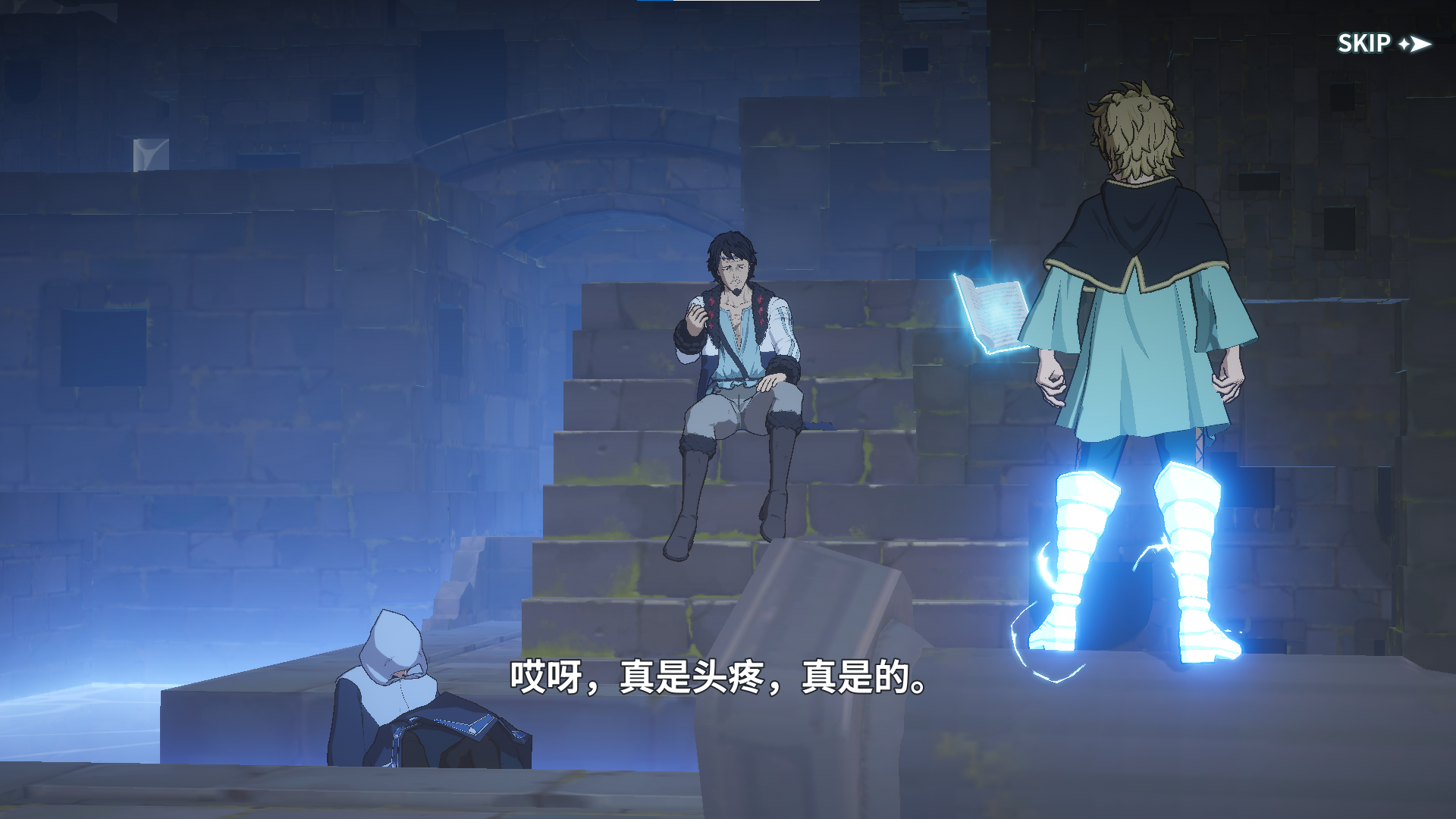This screenshot has height=819, width=1456.
Task: Click the SKIP button to bypass cutscene
Action: (1367, 43)
